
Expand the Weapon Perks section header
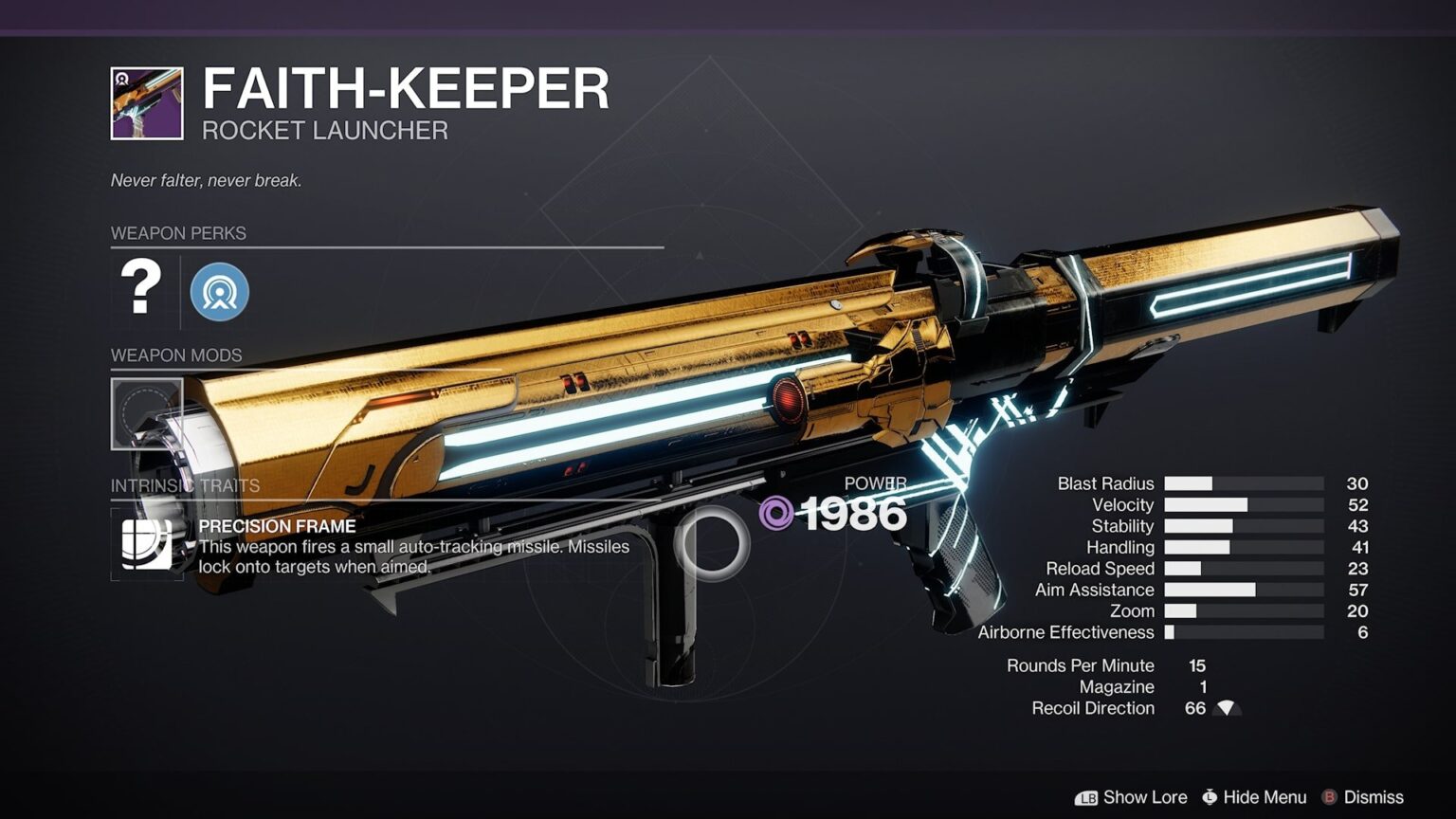click(x=177, y=233)
